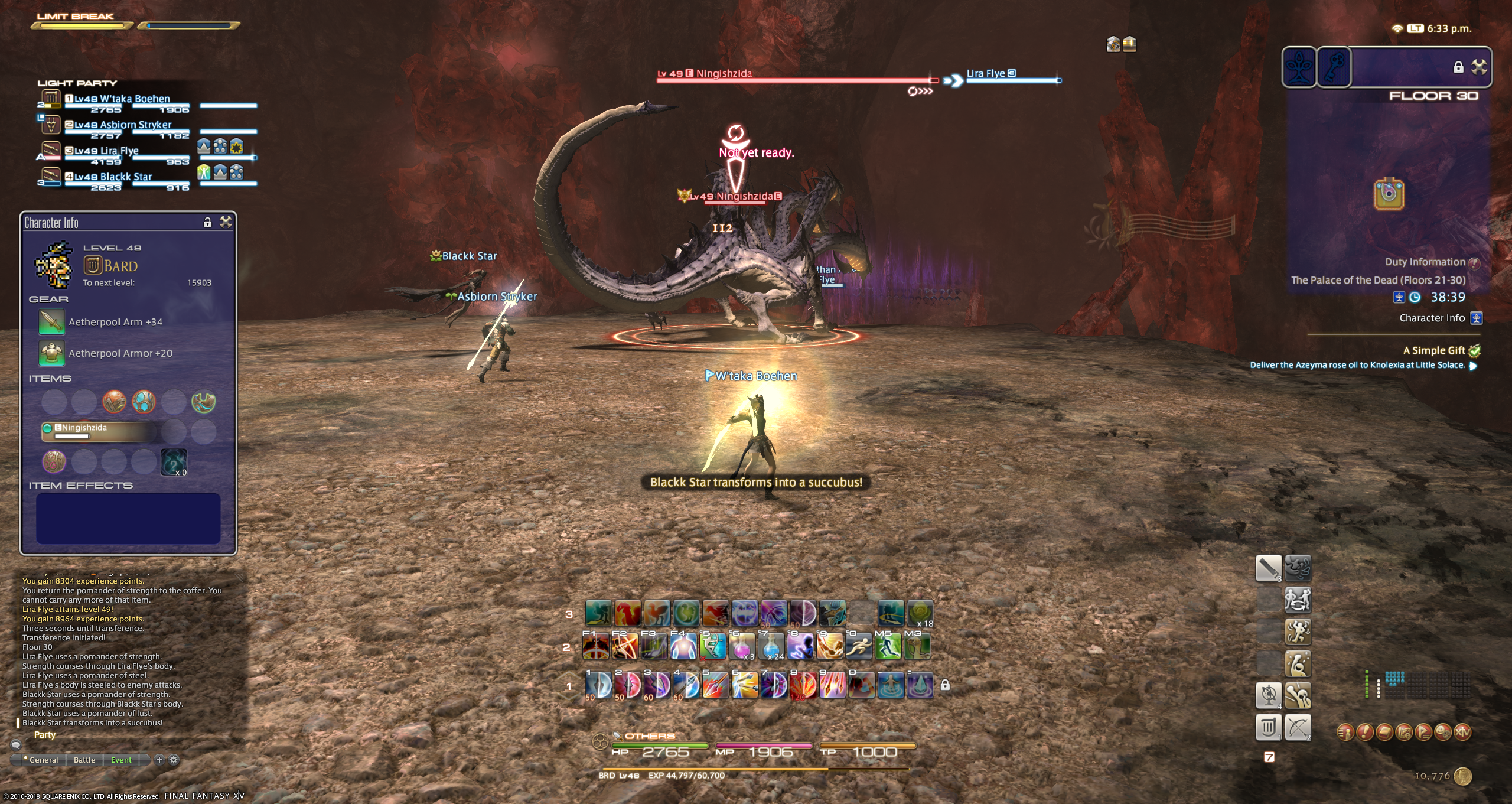Click the hotbar lock padlock icon
Image resolution: width=1512 pixels, height=804 pixels.
[945, 685]
